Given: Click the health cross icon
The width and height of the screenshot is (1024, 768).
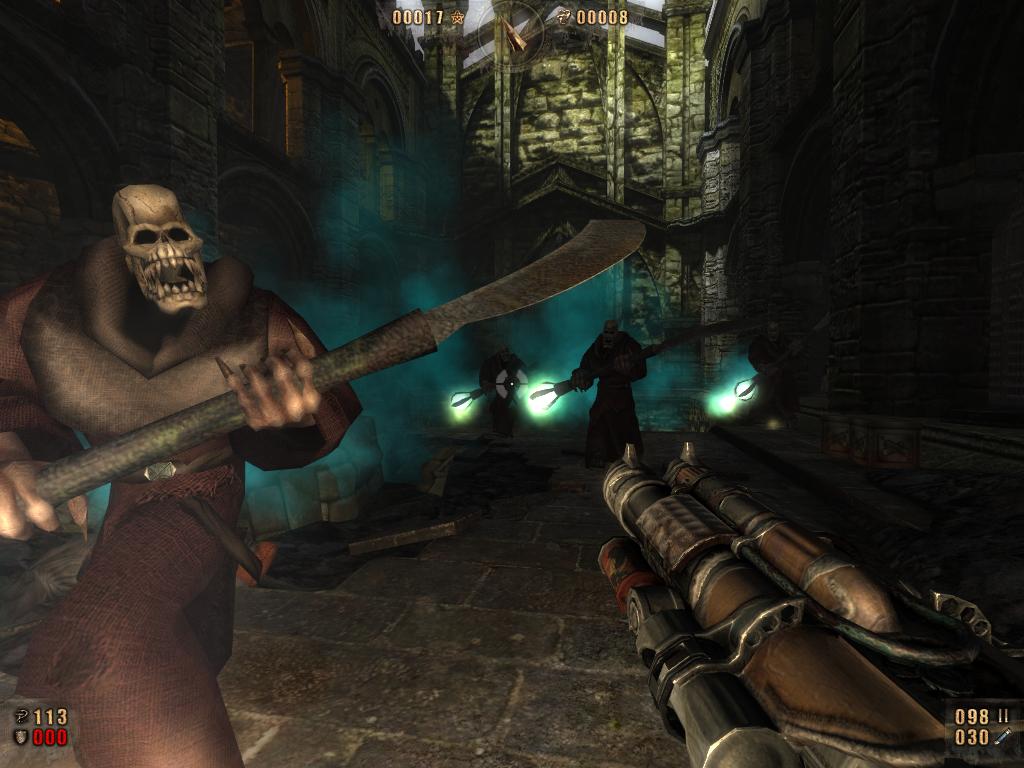Looking at the screenshot, I should [x=22, y=717].
